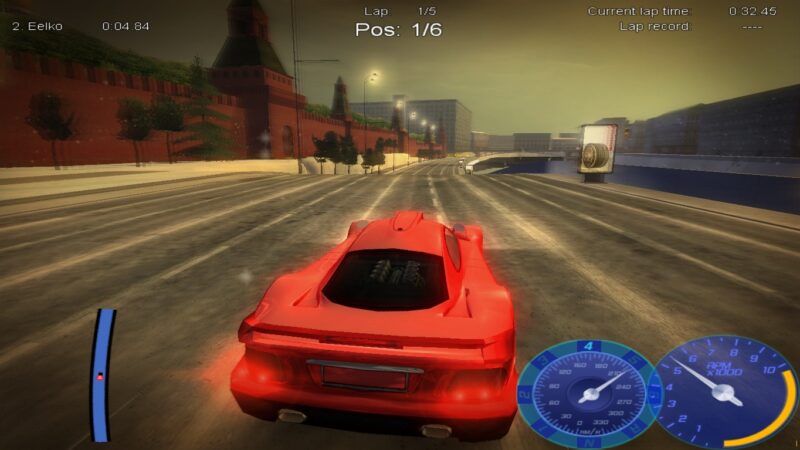This screenshot has width=800, height=450.
Task: Click the blue track progress strip
Action: [x=102, y=375]
